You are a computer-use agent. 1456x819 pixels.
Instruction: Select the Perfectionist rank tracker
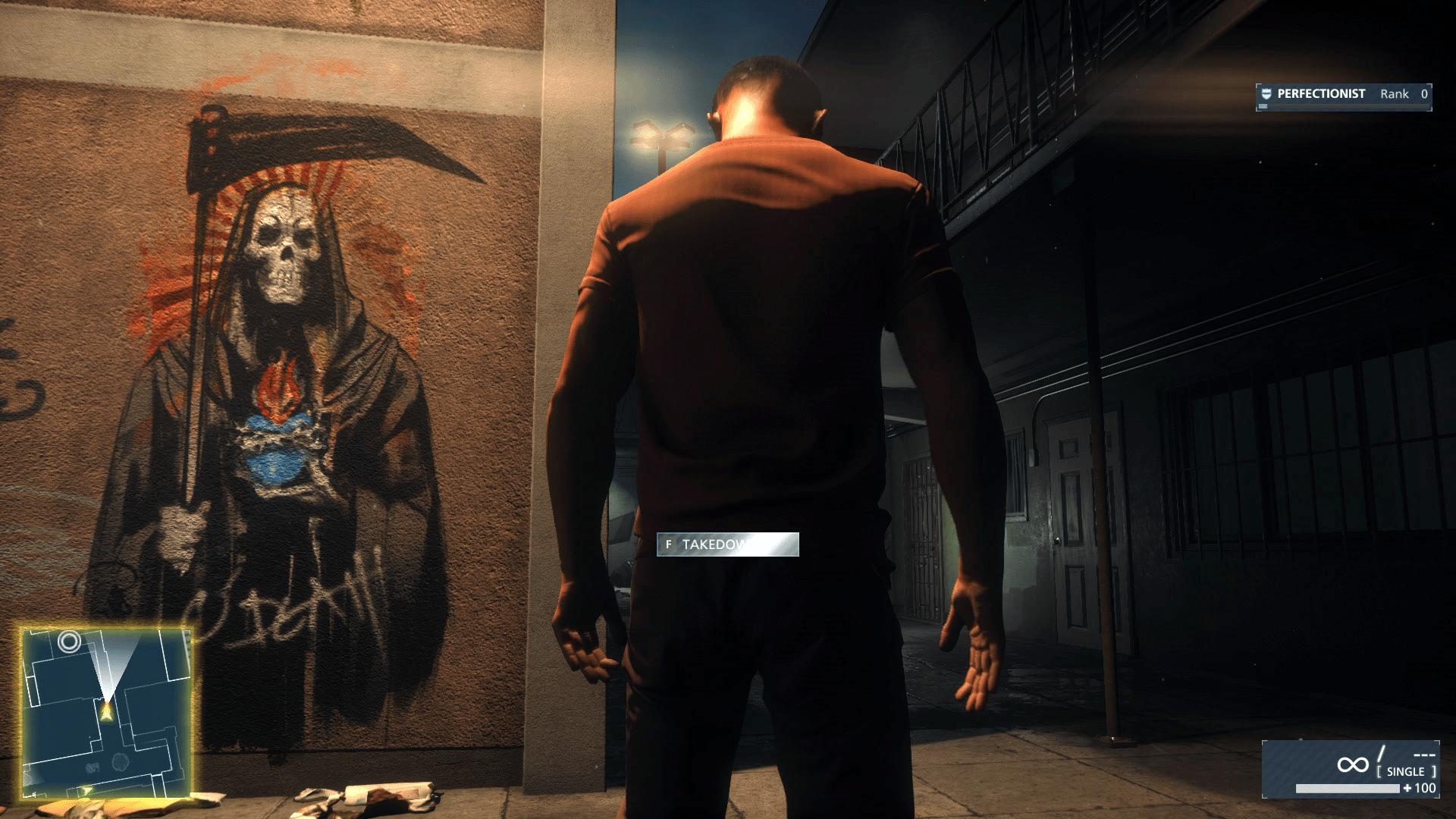1343,96
